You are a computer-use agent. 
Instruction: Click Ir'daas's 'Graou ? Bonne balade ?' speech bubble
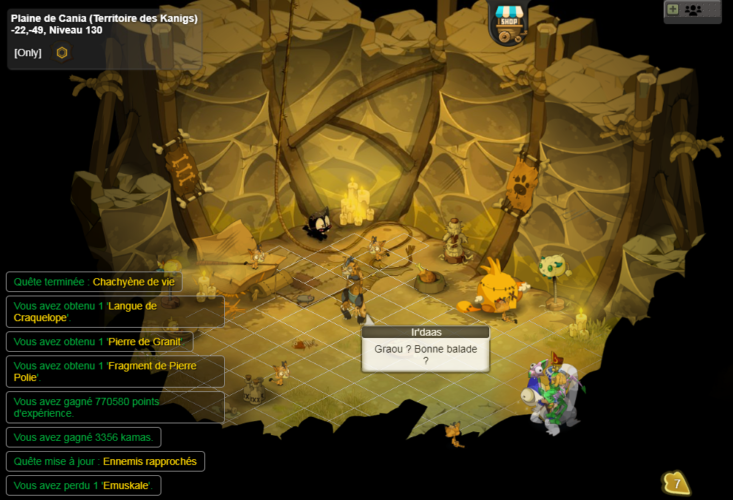tap(425, 354)
